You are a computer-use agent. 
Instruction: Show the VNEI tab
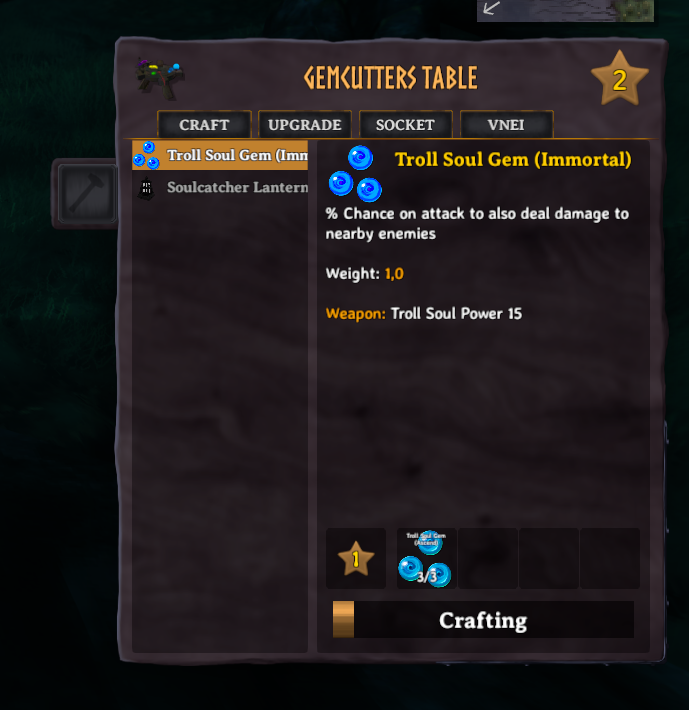coord(506,125)
